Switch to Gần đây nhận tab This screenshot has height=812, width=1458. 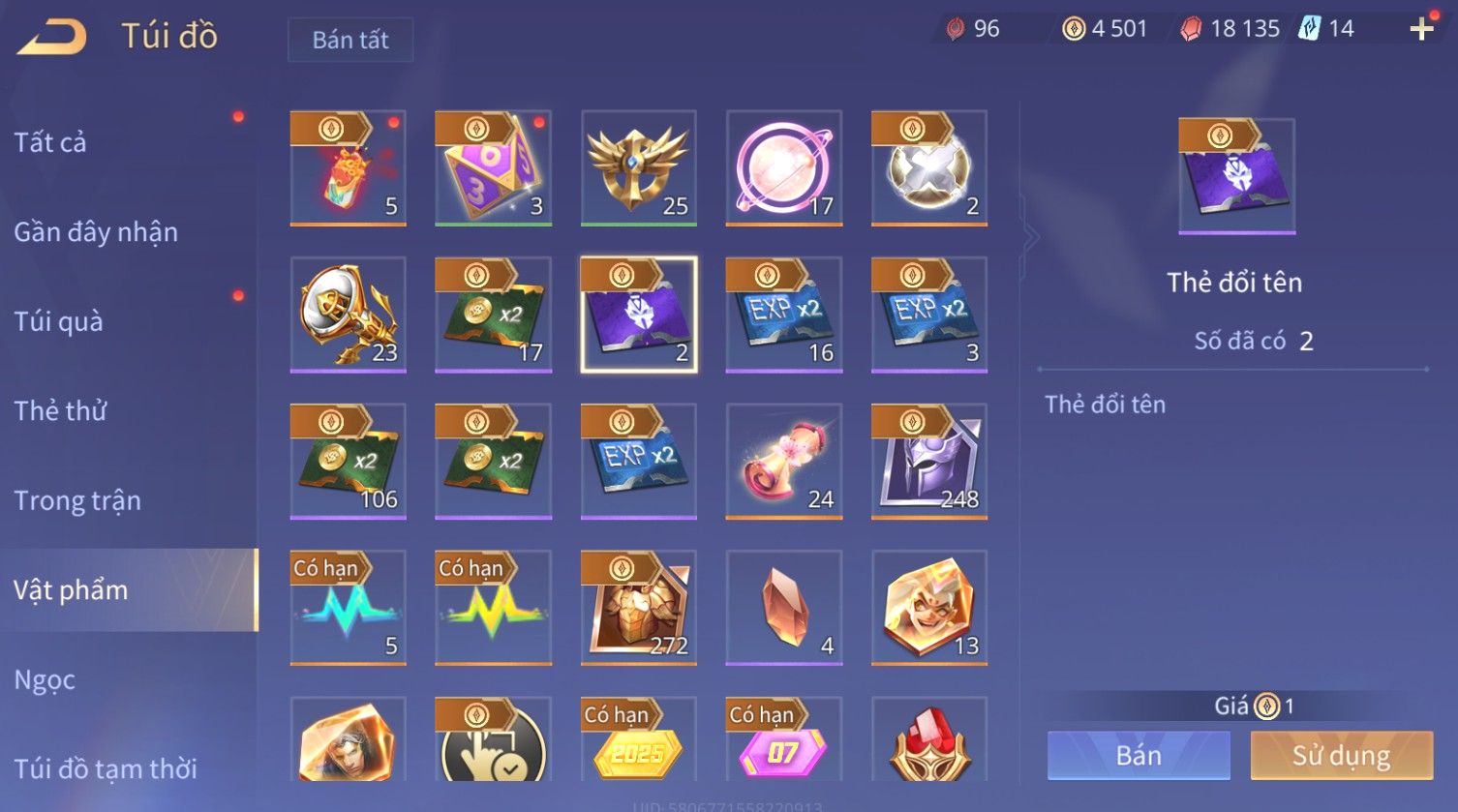pyautogui.click(x=96, y=232)
